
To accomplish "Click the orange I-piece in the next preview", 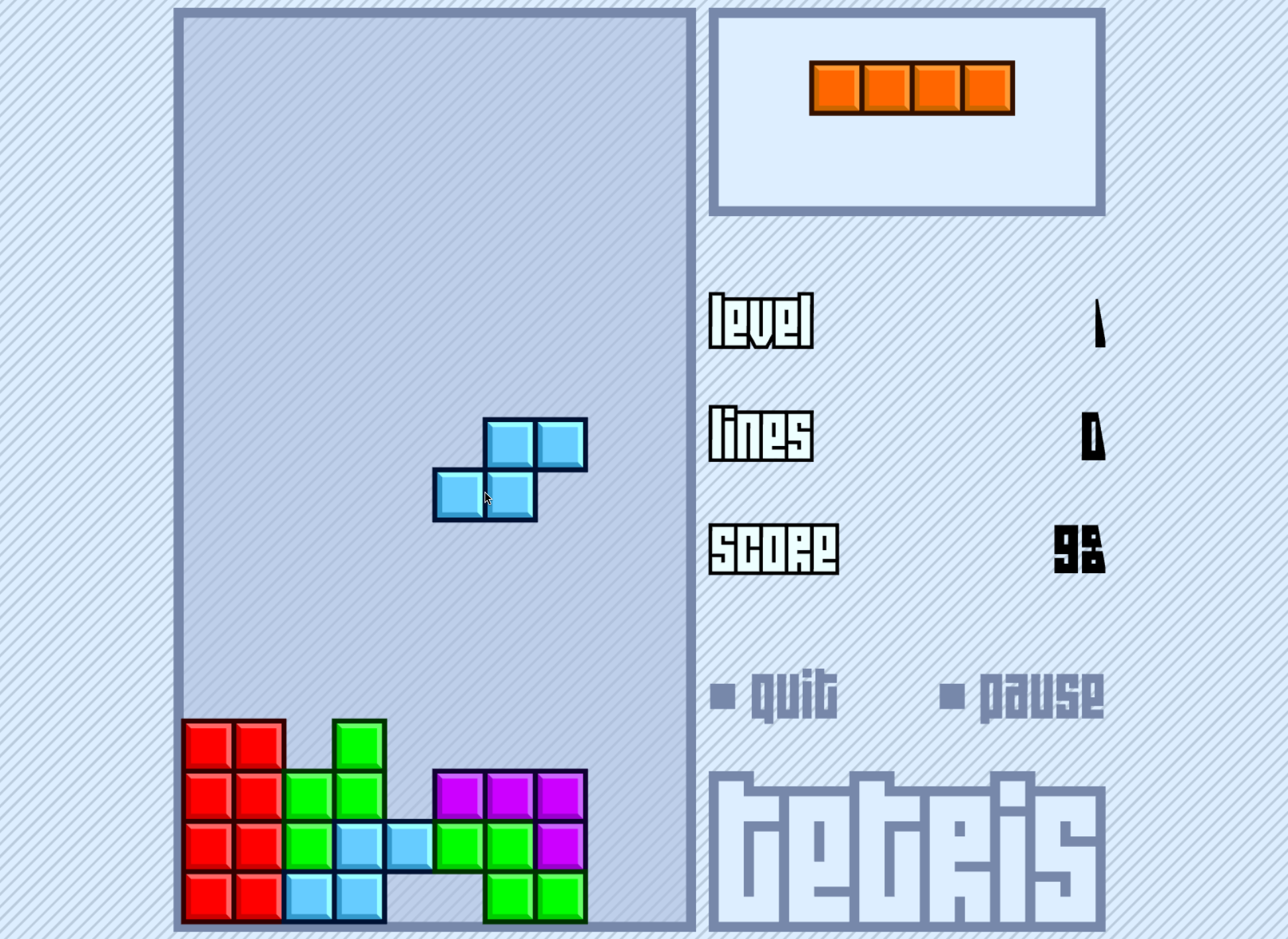I will 911,87.
